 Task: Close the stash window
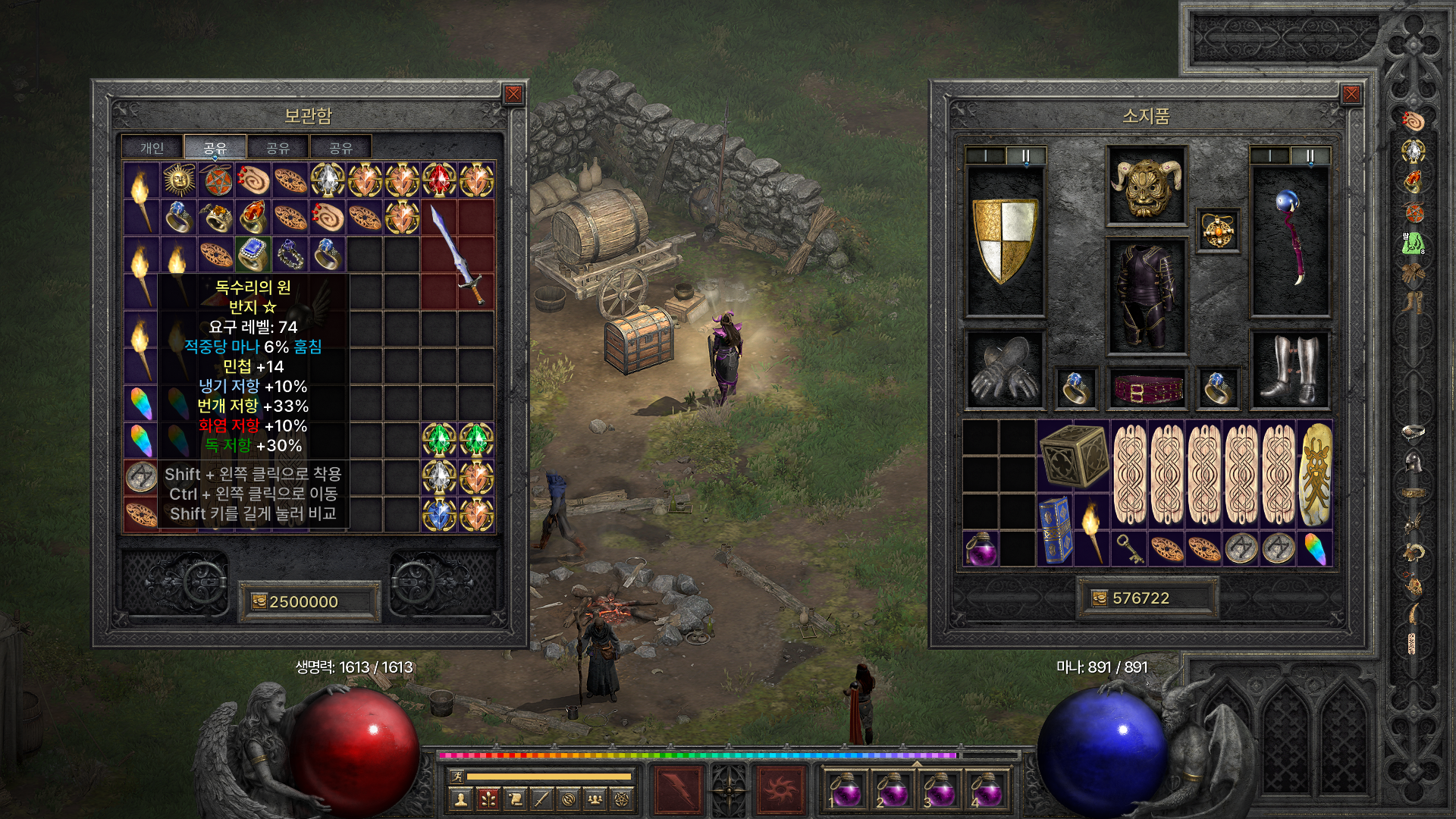click(x=513, y=94)
